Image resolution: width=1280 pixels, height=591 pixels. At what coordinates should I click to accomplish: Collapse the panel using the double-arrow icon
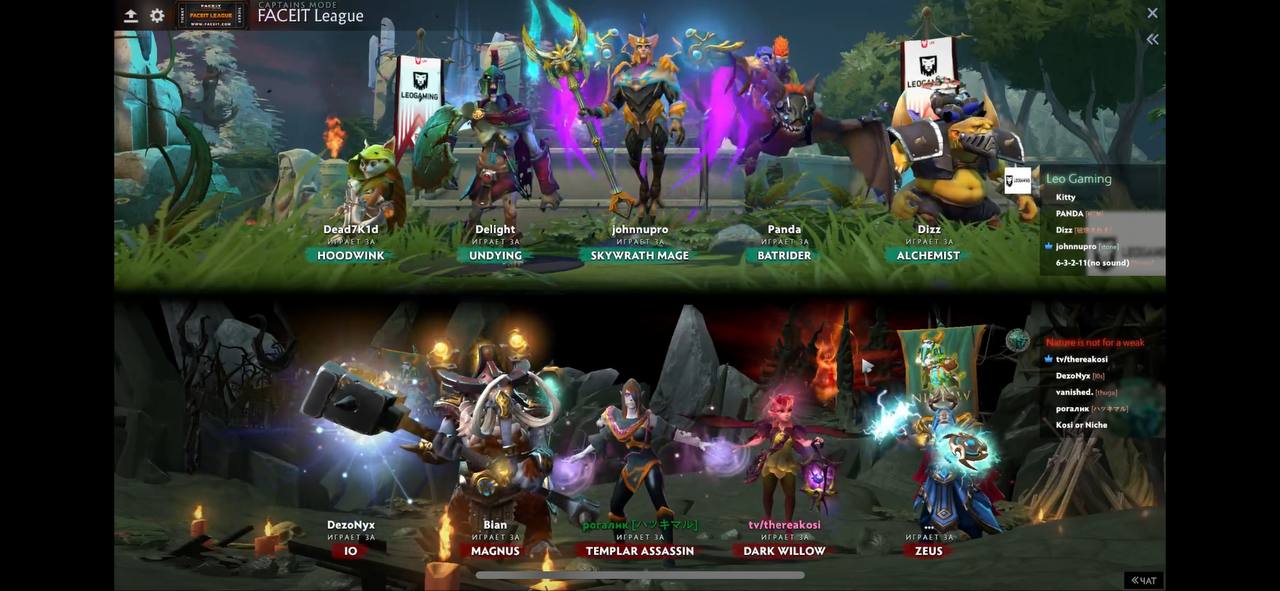pos(1152,39)
